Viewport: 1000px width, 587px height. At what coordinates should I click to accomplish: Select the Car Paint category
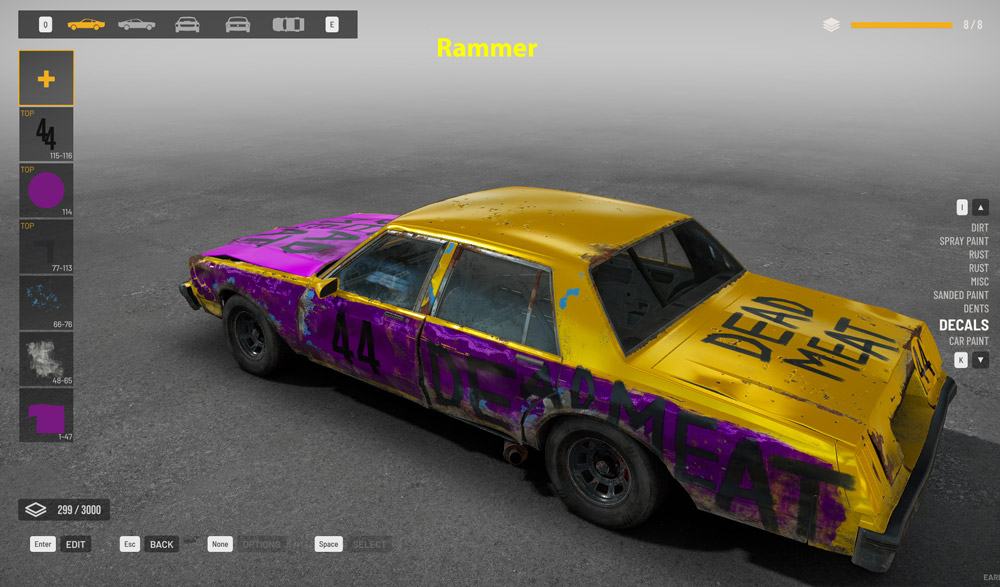point(968,342)
